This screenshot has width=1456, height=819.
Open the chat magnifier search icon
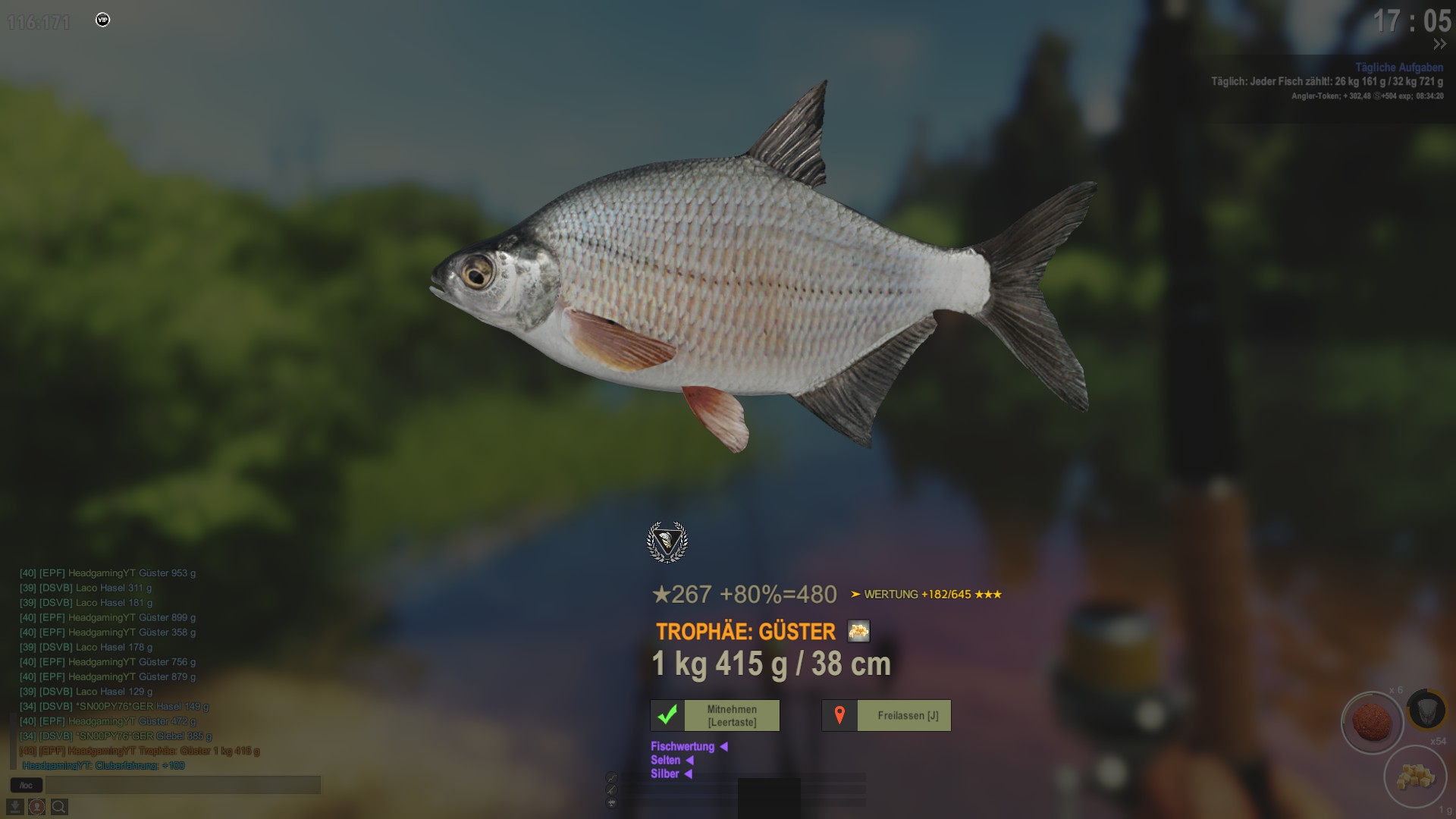click(x=59, y=807)
